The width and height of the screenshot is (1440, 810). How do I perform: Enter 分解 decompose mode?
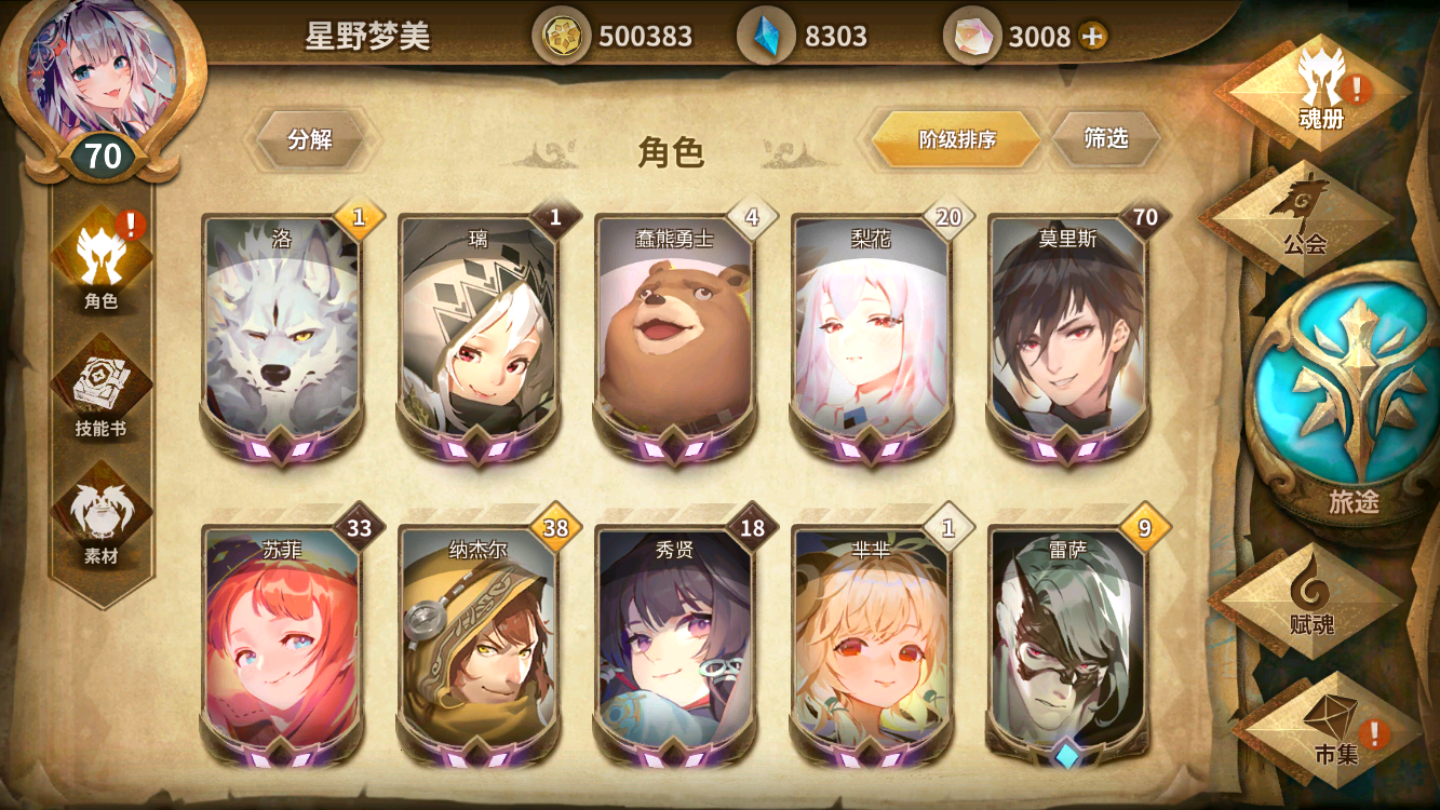[310, 138]
